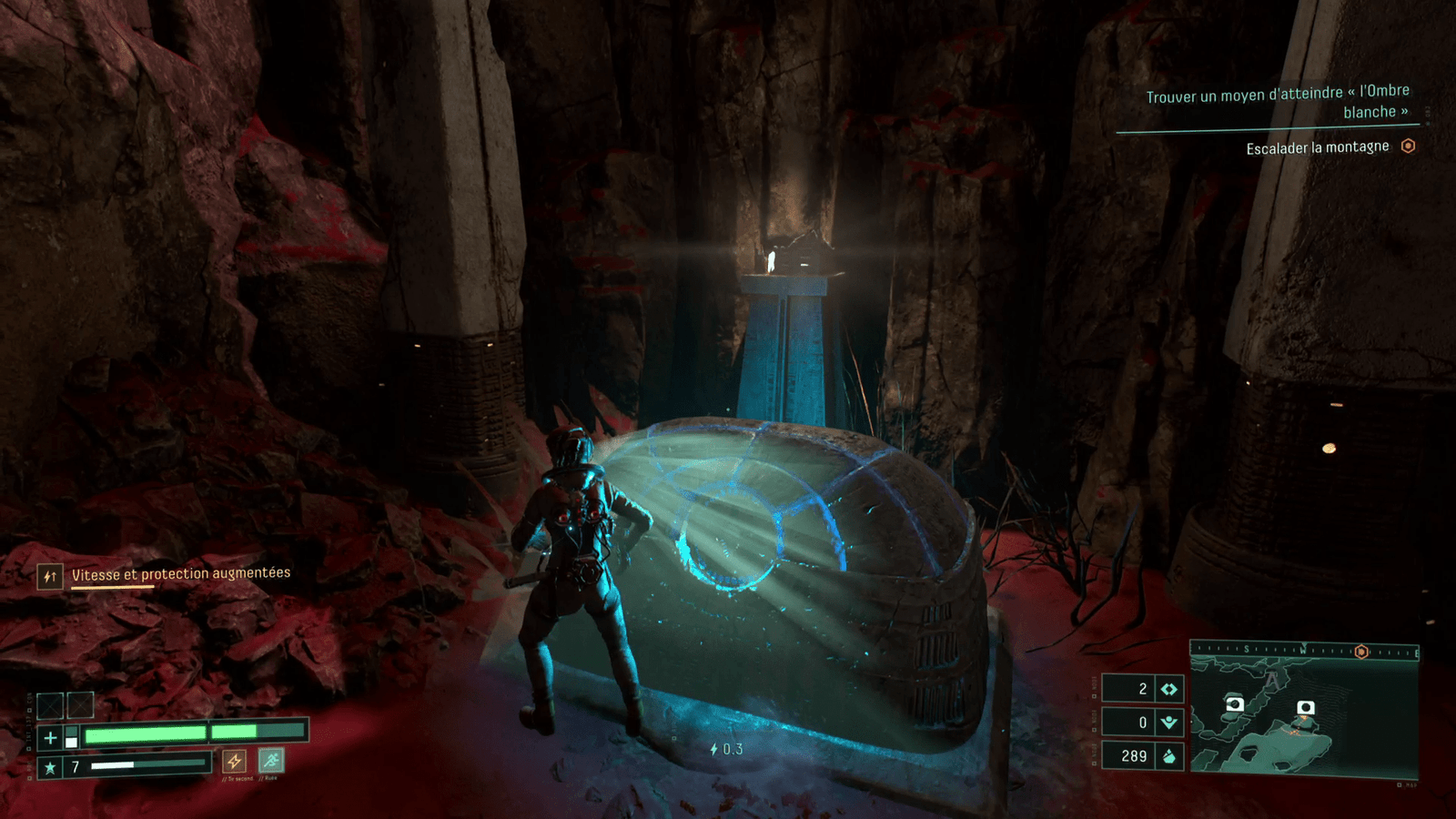This screenshot has width=1456, height=819.
Task: Click the diamond-shaped key resource icon
Action: [1169, 689]
